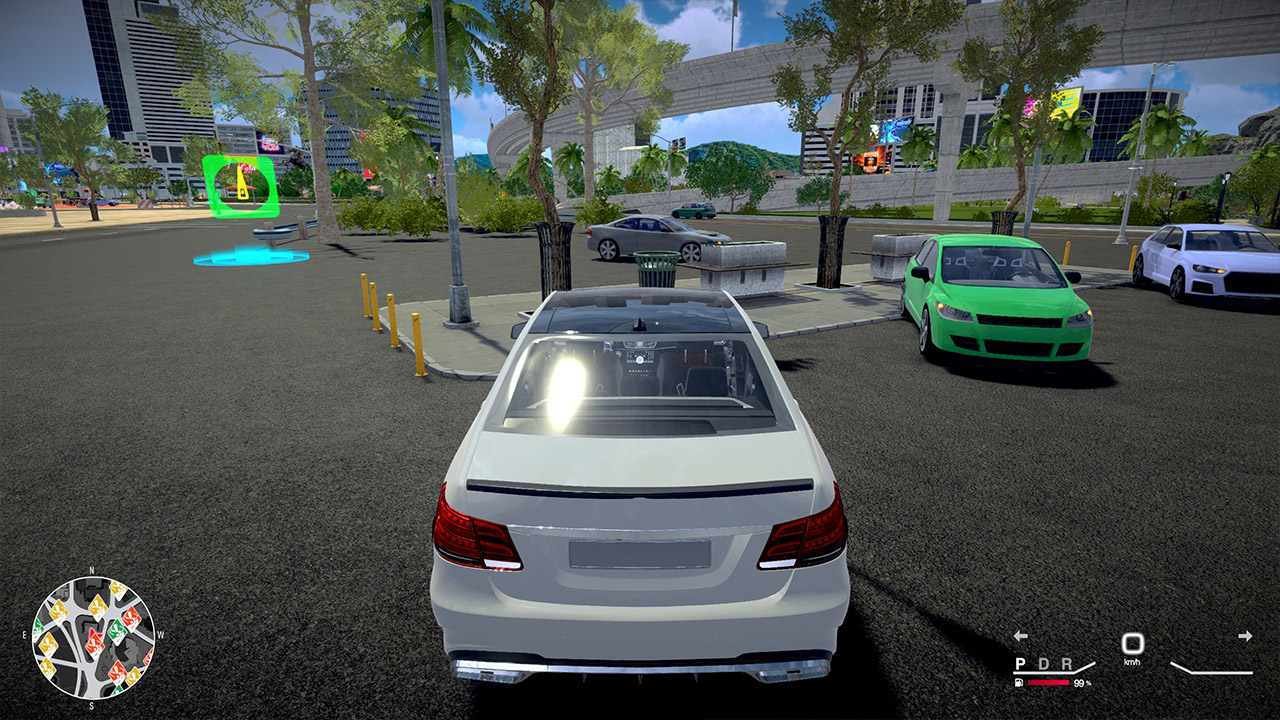
Task: Engage Park by clicking the P indicator
Action: point(1021,664)
